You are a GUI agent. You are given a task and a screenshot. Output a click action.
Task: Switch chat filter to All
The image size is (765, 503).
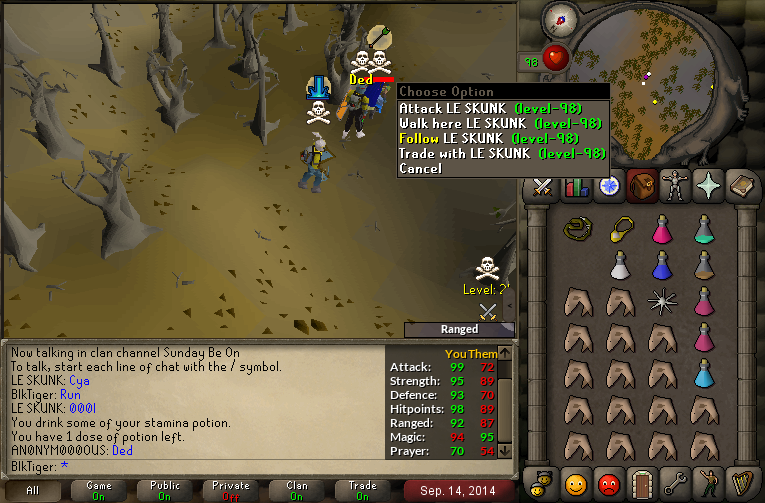33,490
